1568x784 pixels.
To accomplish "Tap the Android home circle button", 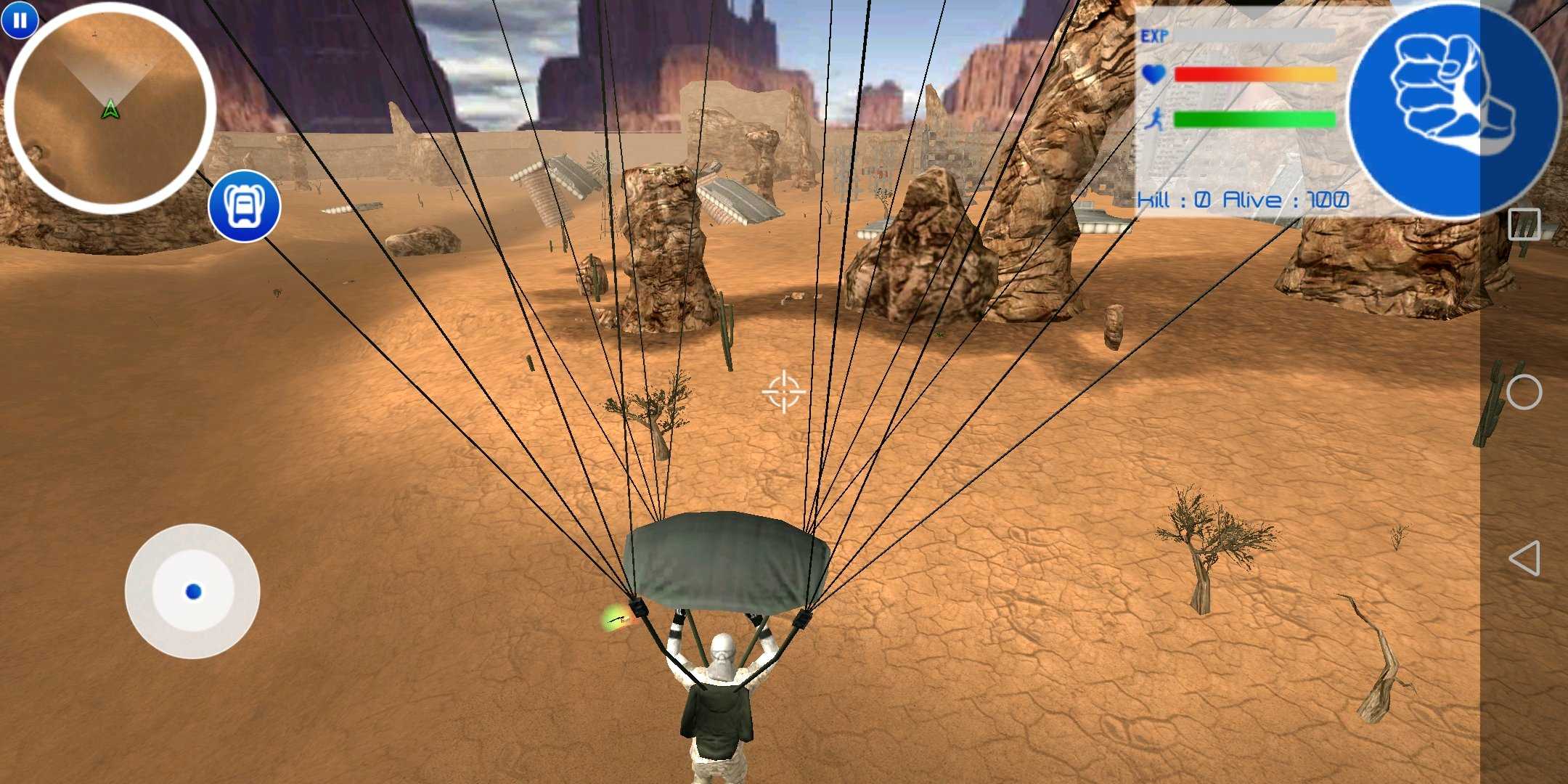I will click(1524, 393).
